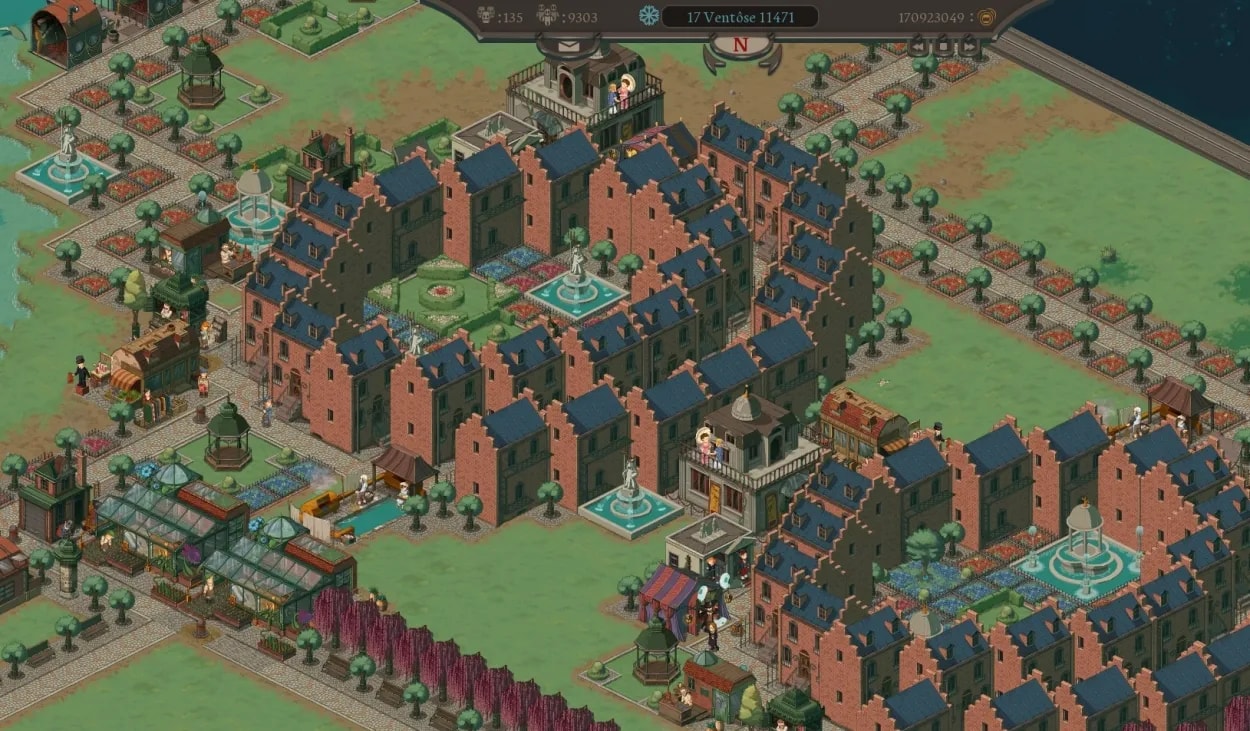Rotate view with the right compass arrow
The height and width of the screenshot is (731, 1250).
[772, 62]
